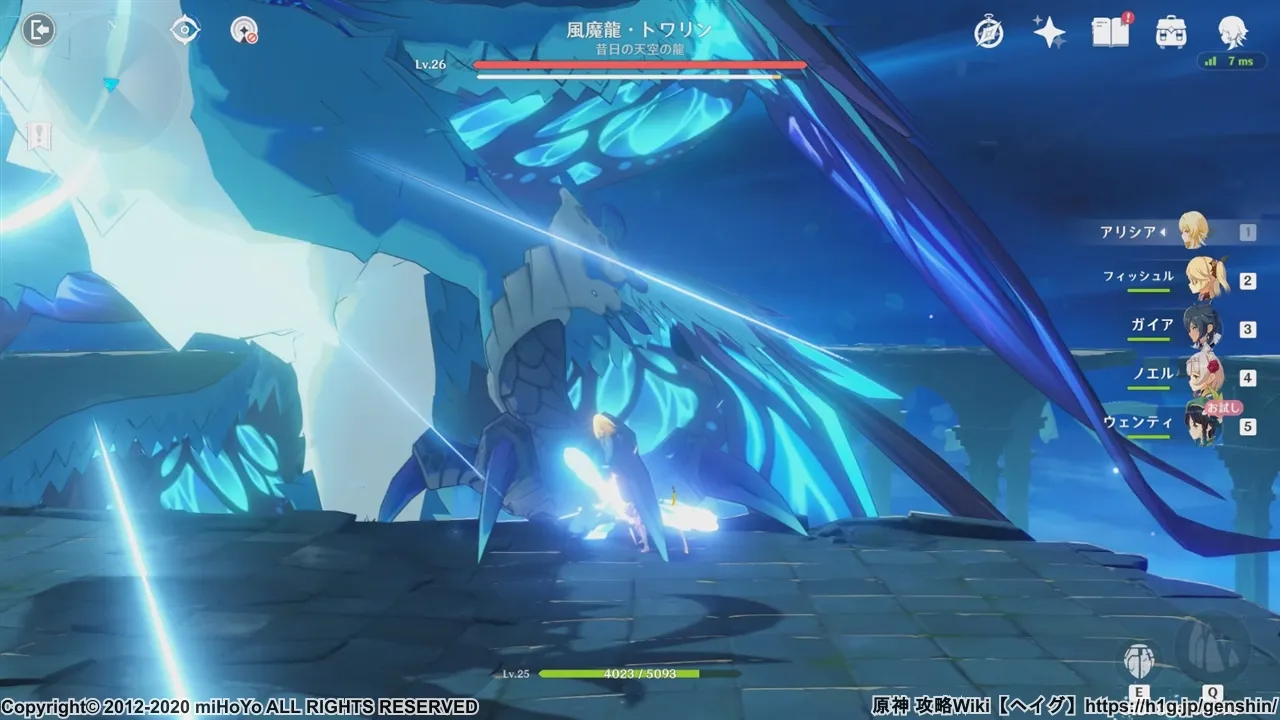Select the quest bookmark exclamation marker
1280x720 pixels.
click(40, 136)
